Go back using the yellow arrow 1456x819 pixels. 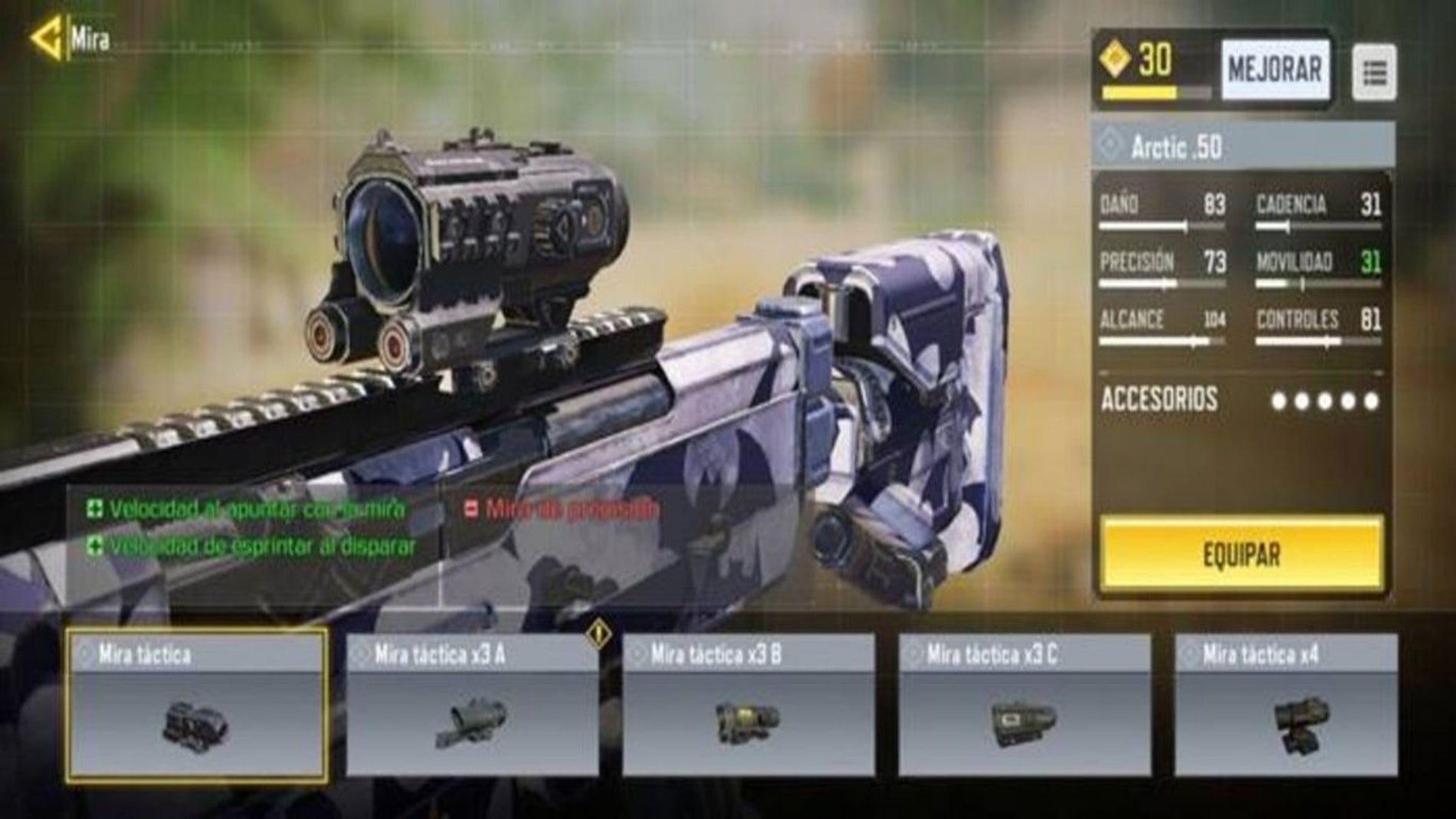click(48, 38)
